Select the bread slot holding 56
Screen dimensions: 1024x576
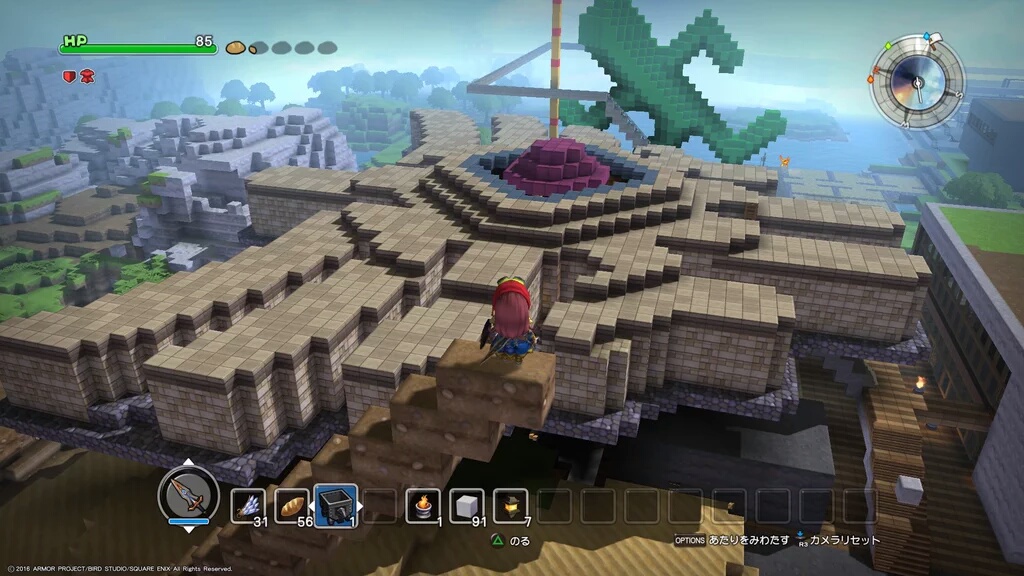tap(292, 506)
